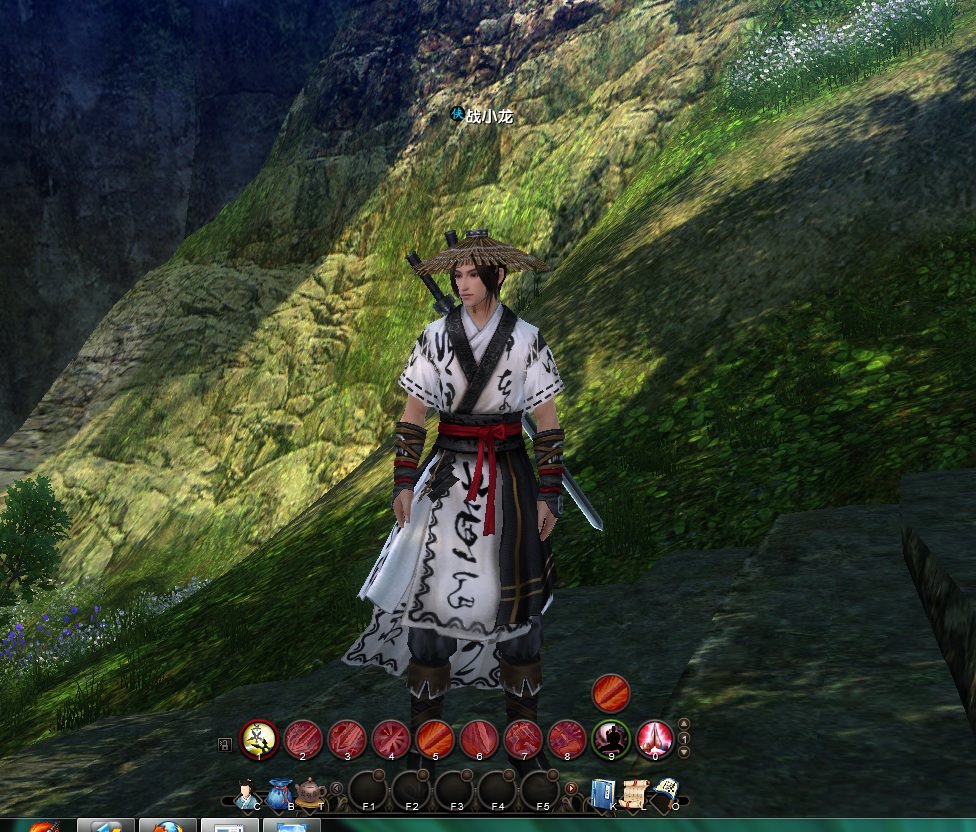Click the orange slash skill above the hotbar
The width and height of the screenshot is (976, 832).
point(611,692)
